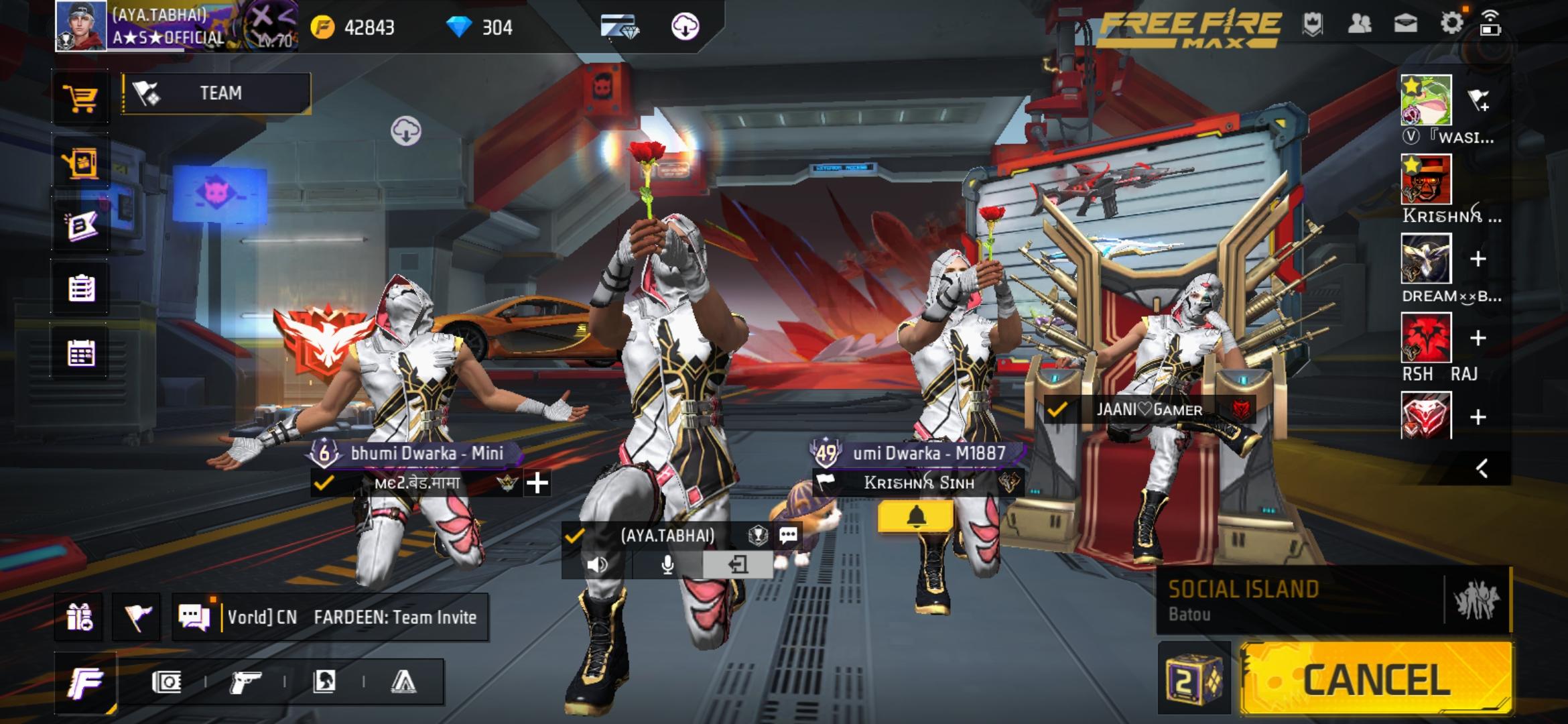Click the gold coins balance
Viewport: 1568px width, 724px height.
click(x=353, y=27)
